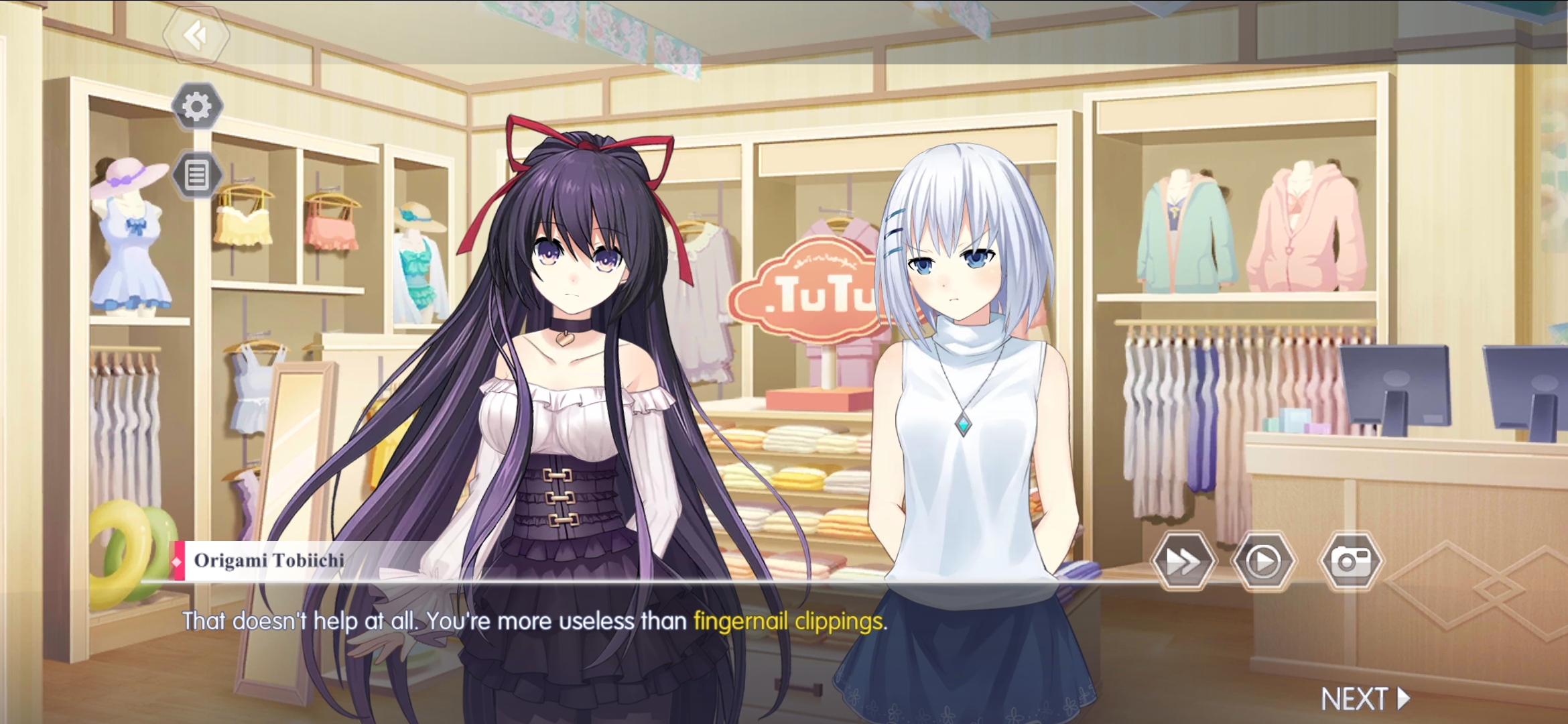Take a screenshot with the camera icon
1568x724 pixels.
1351,562
